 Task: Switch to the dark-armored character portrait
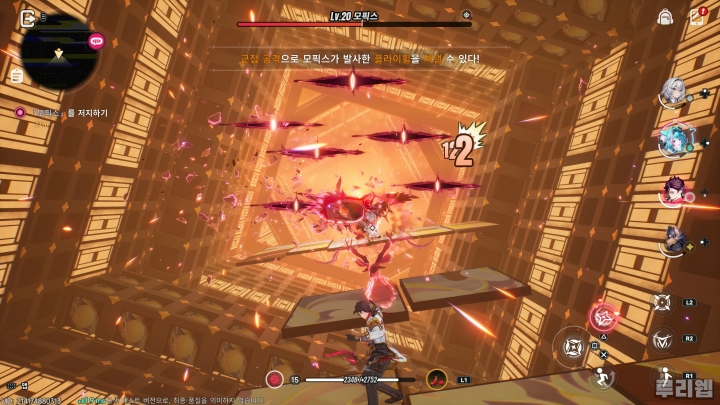(672, 238)
